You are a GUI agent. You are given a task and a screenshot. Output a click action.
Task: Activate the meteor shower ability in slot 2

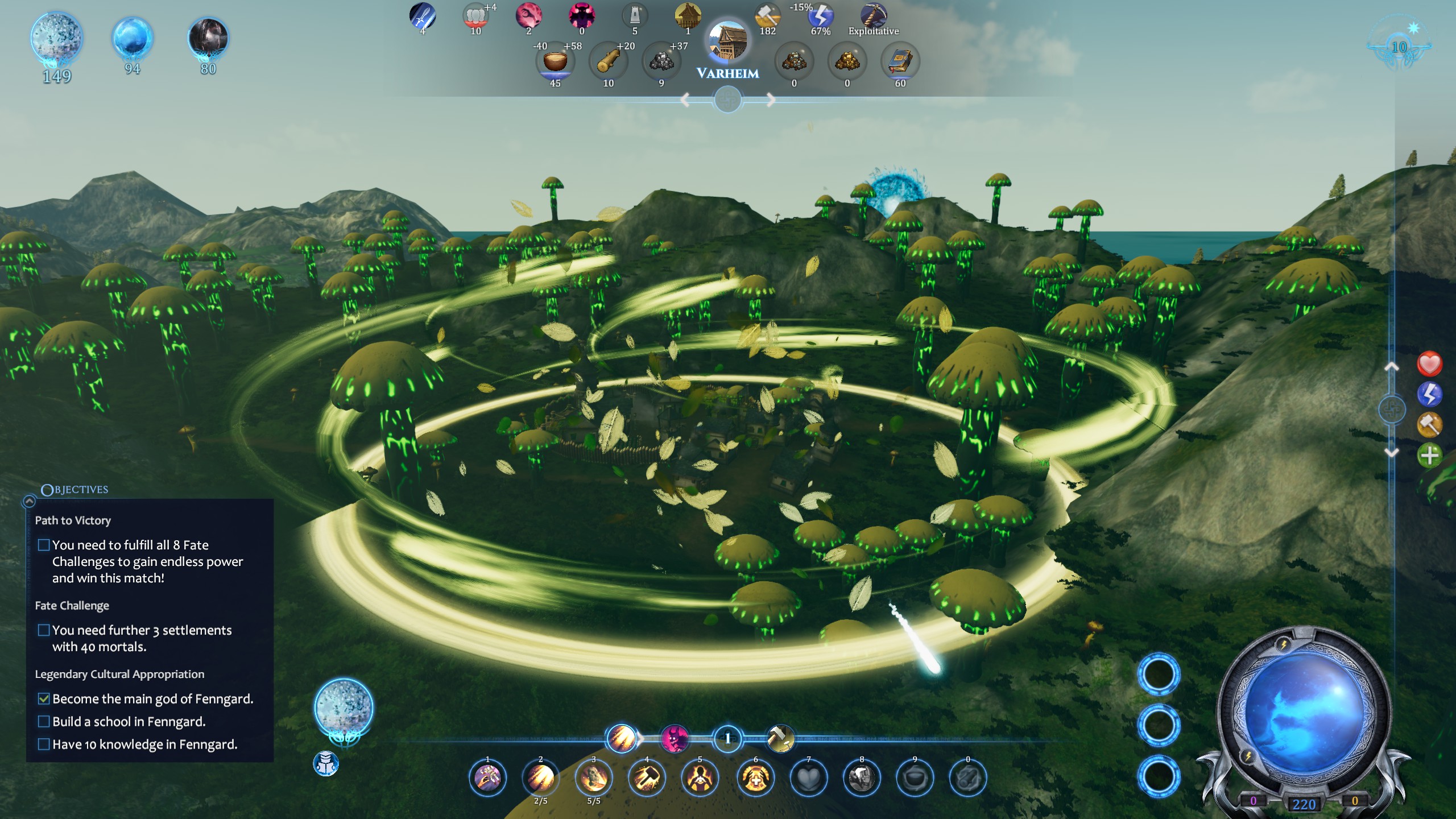(x=540, y=777)
